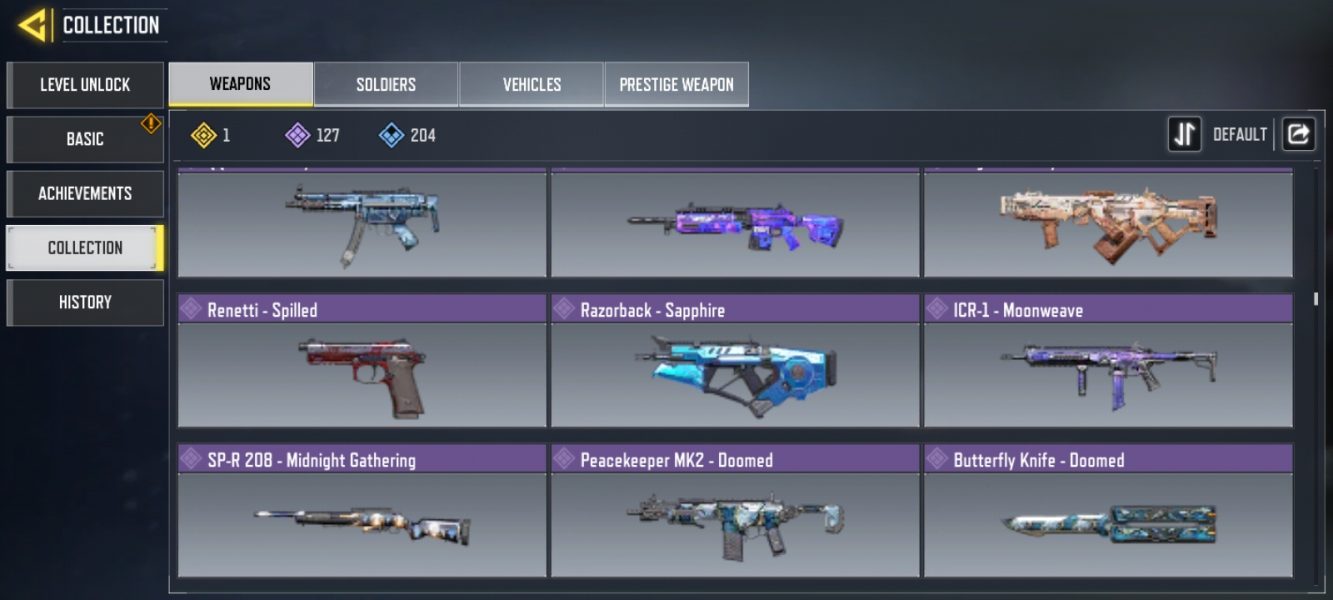Filter by the blue rare rarity icon
Viewport: 1333px width, 600px height.
[x=391, y=135]
